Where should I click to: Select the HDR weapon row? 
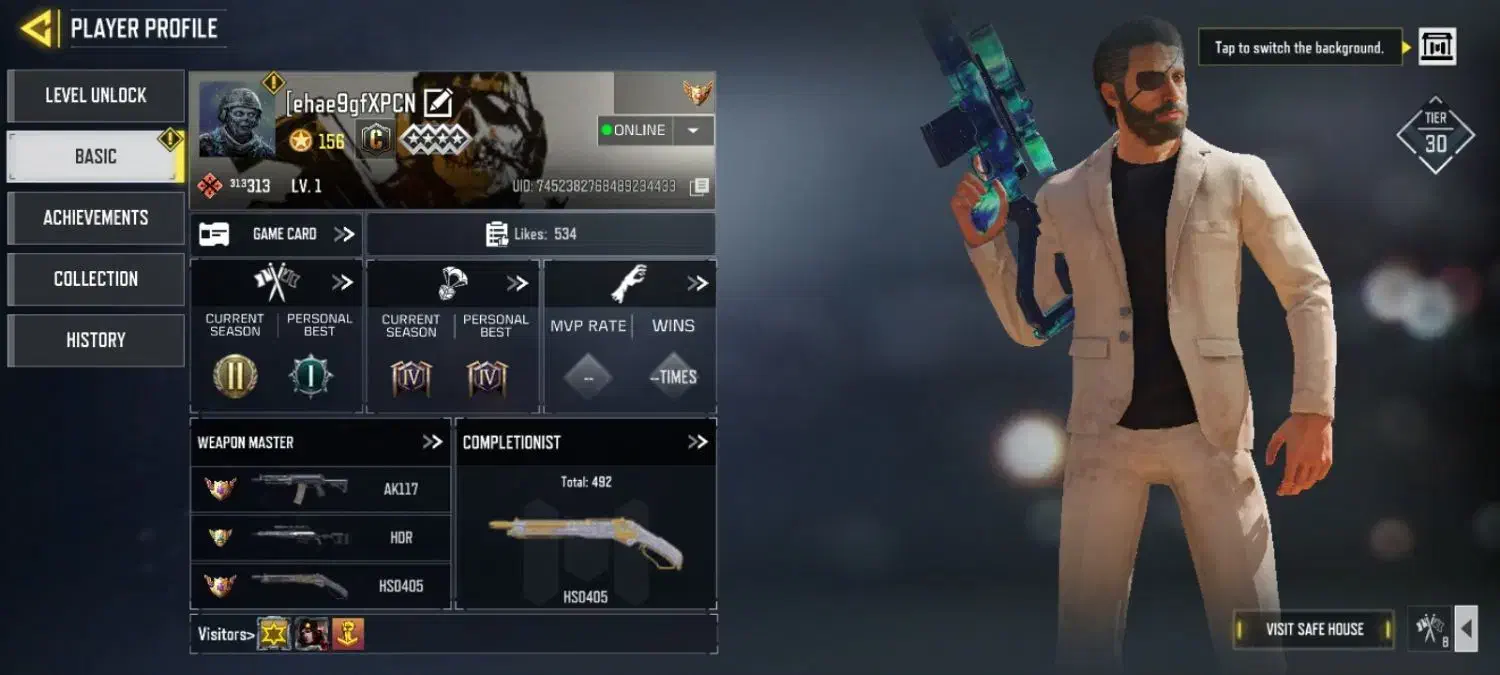(320, 537)
